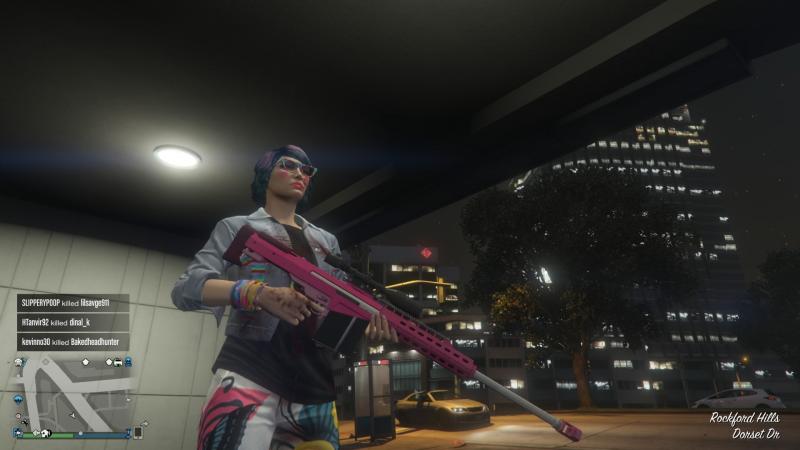Select the HTanvir92 kill feed entry
Screen dimensions: 800x450
coord(71,322)
